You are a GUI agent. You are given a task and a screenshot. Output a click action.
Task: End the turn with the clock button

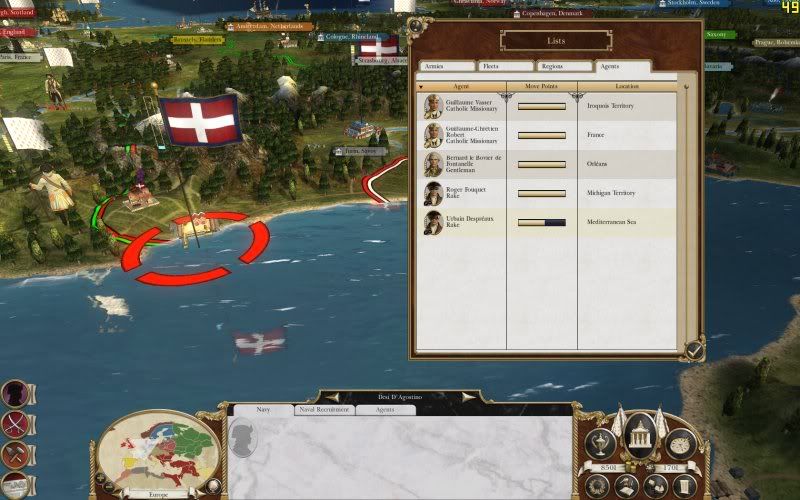coord(679,443)
